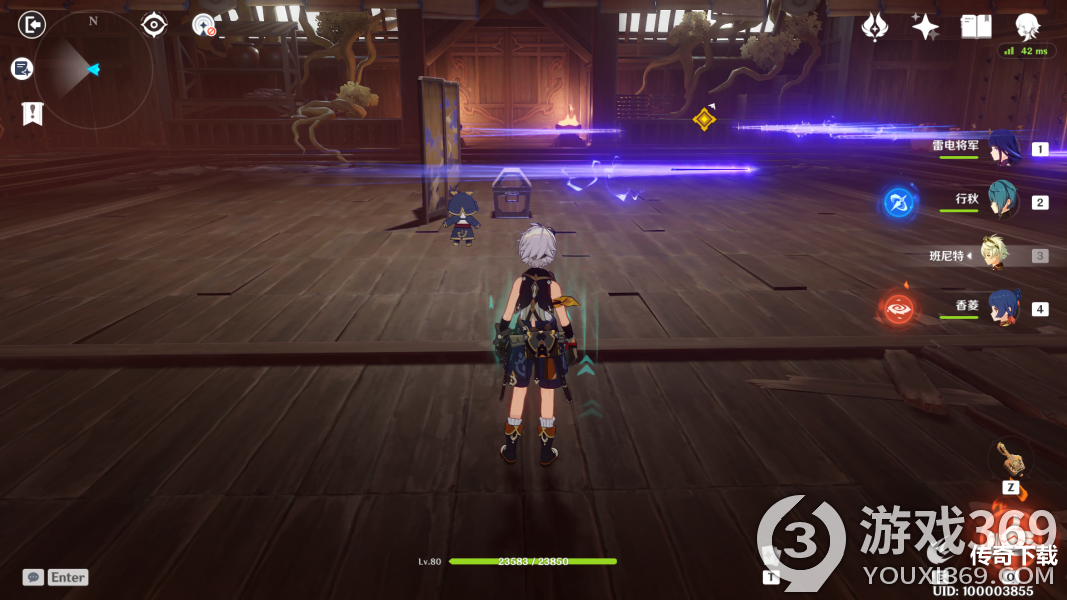The height and width of the screenshot is (600, 1067).
Task: Open the Wish menu icon
Action: coord(875,27)
